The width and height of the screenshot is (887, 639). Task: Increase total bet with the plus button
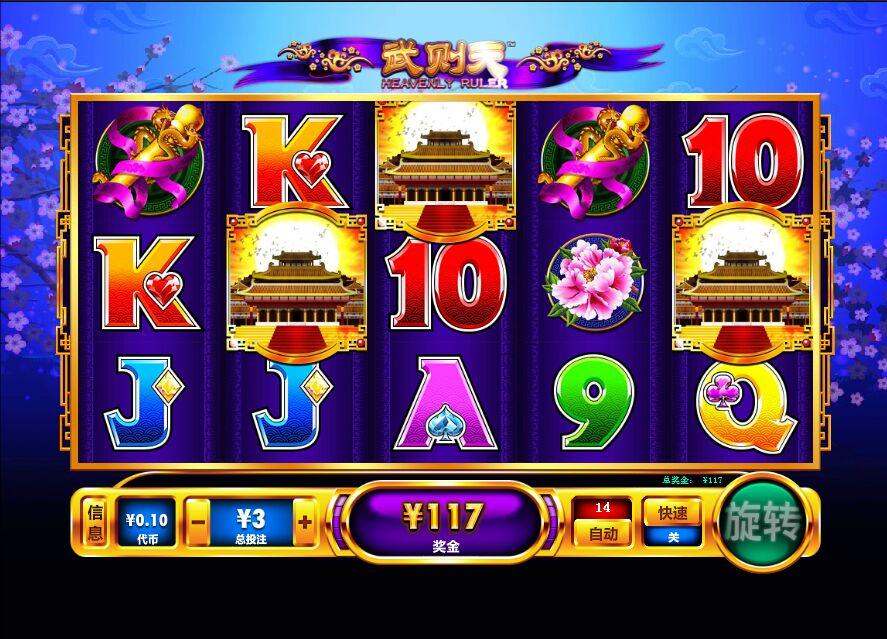pos(305,522)
